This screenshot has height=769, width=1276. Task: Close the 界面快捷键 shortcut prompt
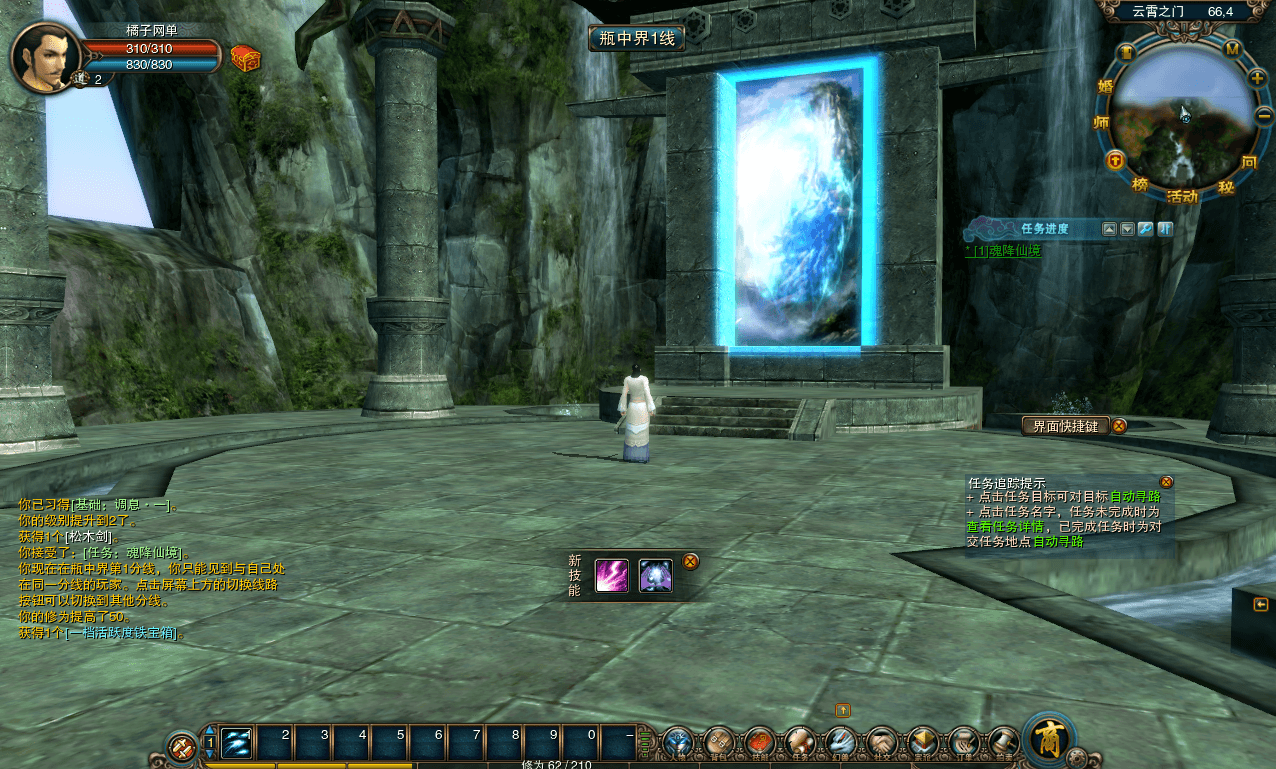(1120, 426)
